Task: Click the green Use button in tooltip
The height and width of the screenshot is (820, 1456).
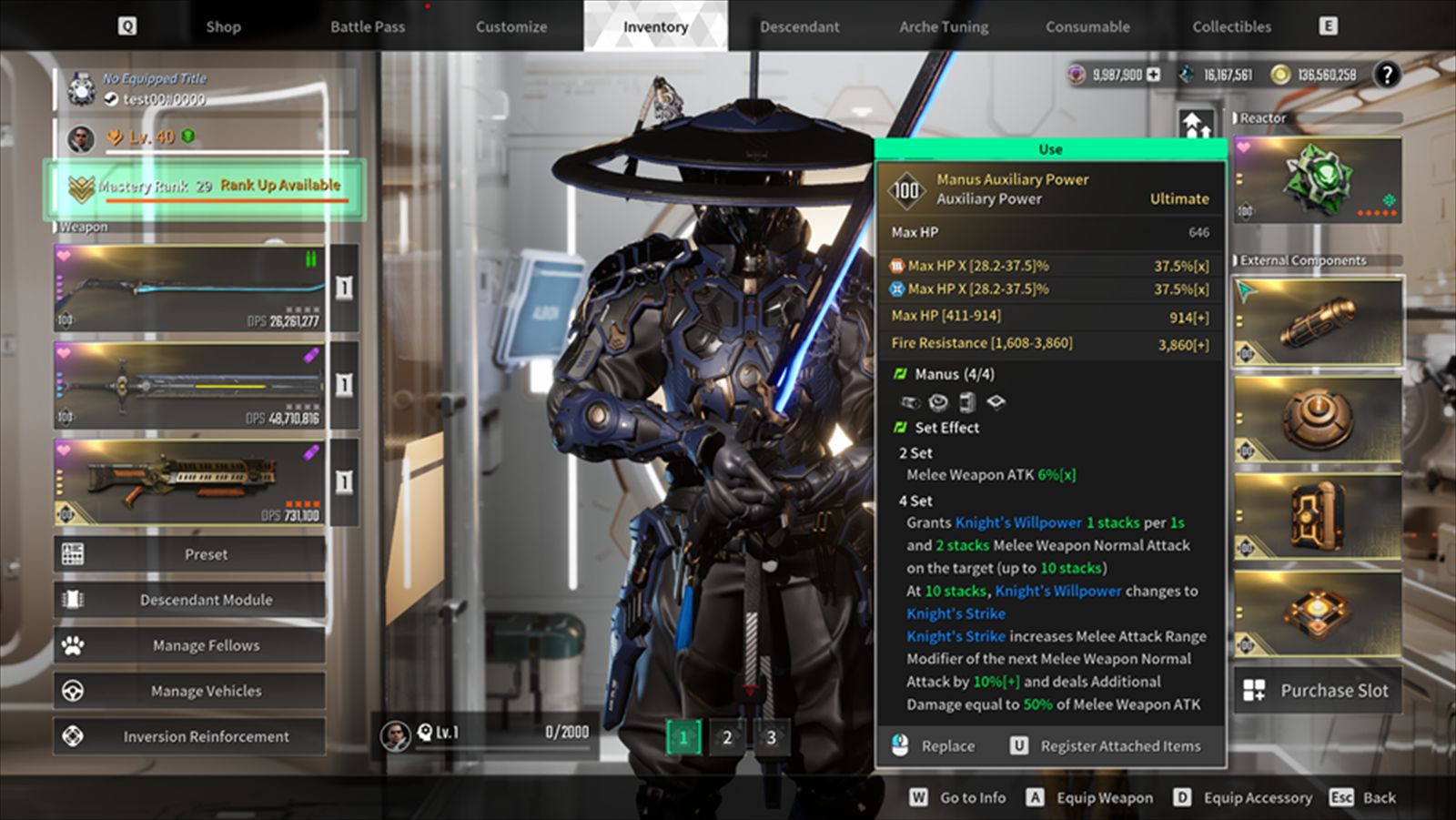Action: [1050, 149]
